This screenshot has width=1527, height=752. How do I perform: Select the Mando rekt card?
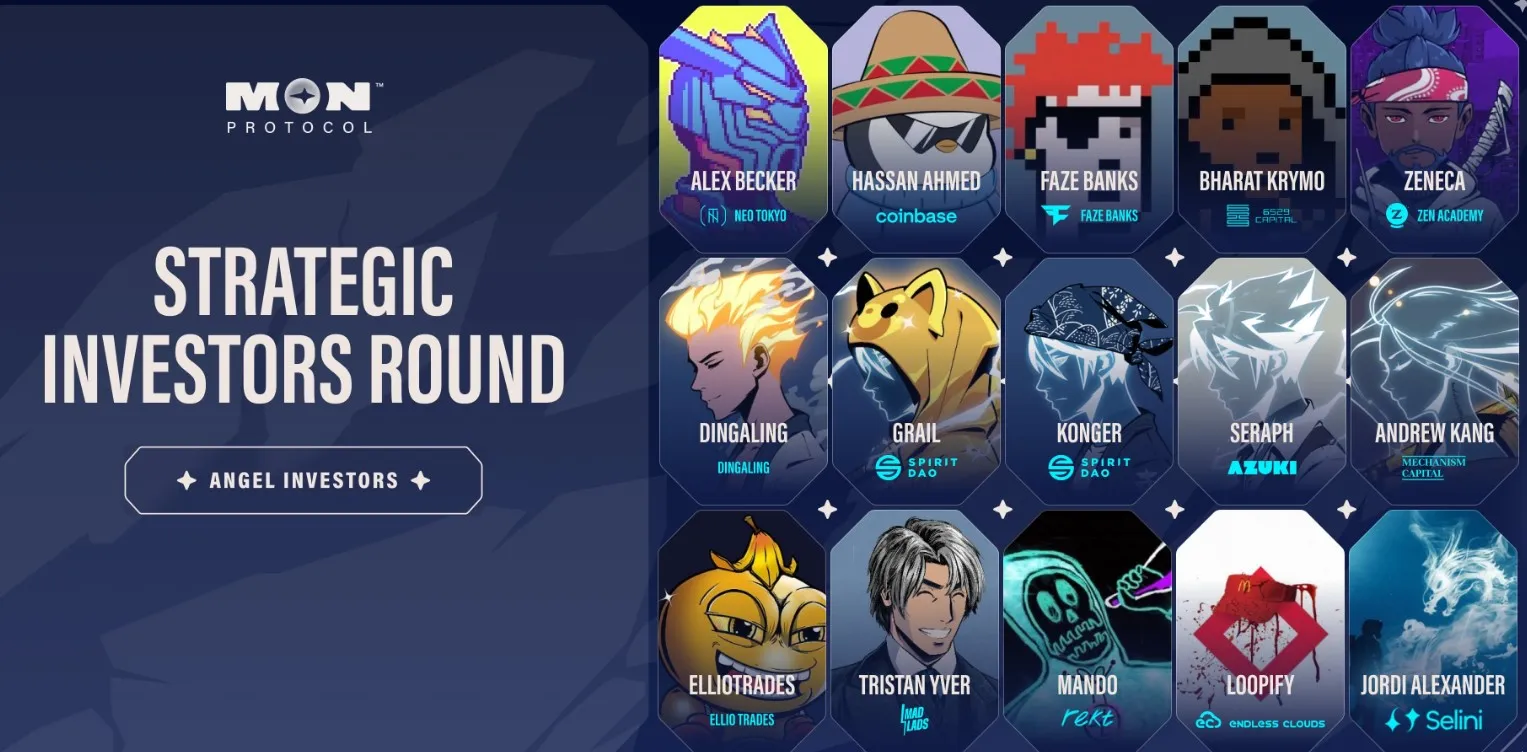click(1088, 632)
